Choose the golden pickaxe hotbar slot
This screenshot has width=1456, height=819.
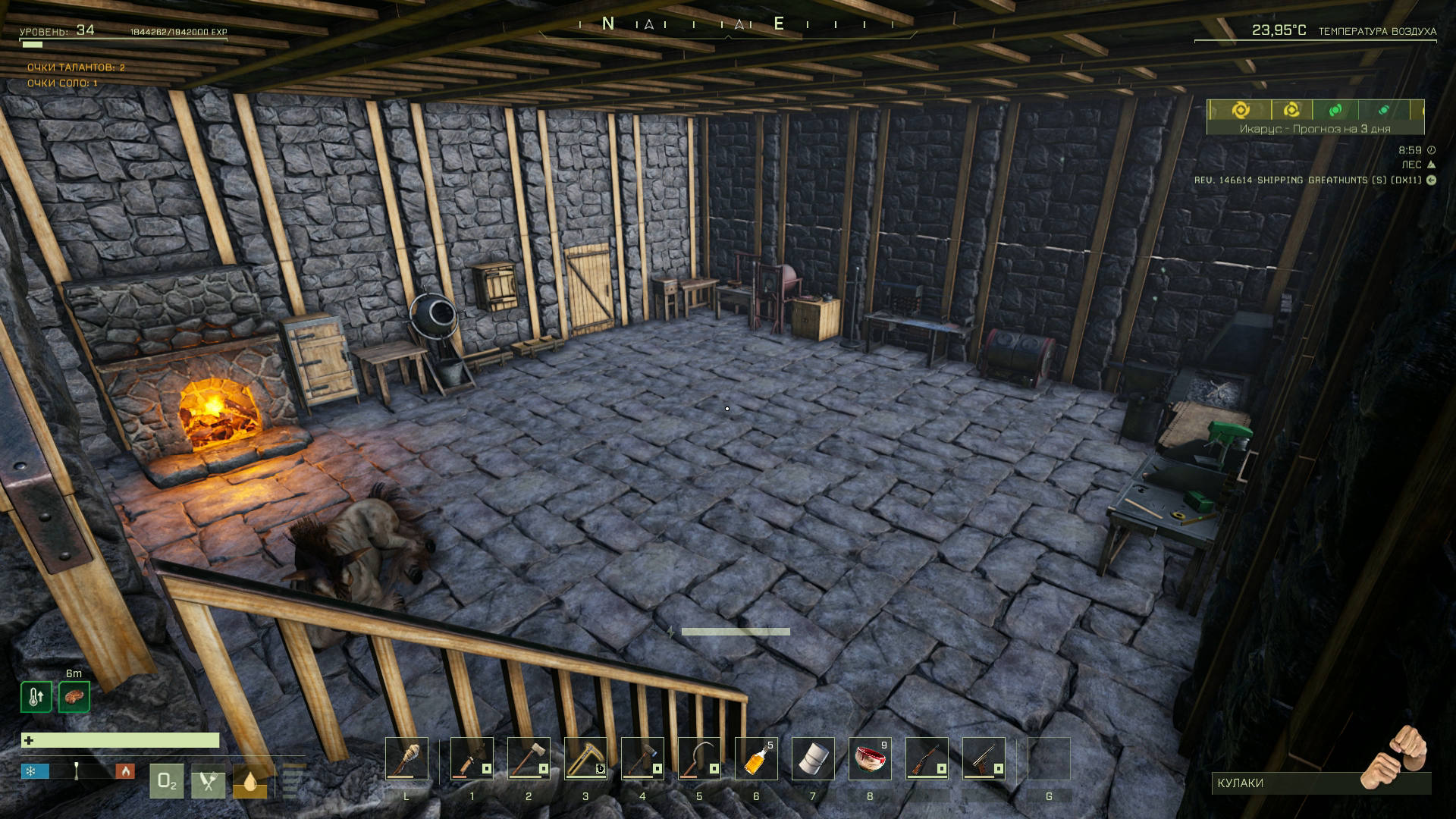click(x=585, y=758)
